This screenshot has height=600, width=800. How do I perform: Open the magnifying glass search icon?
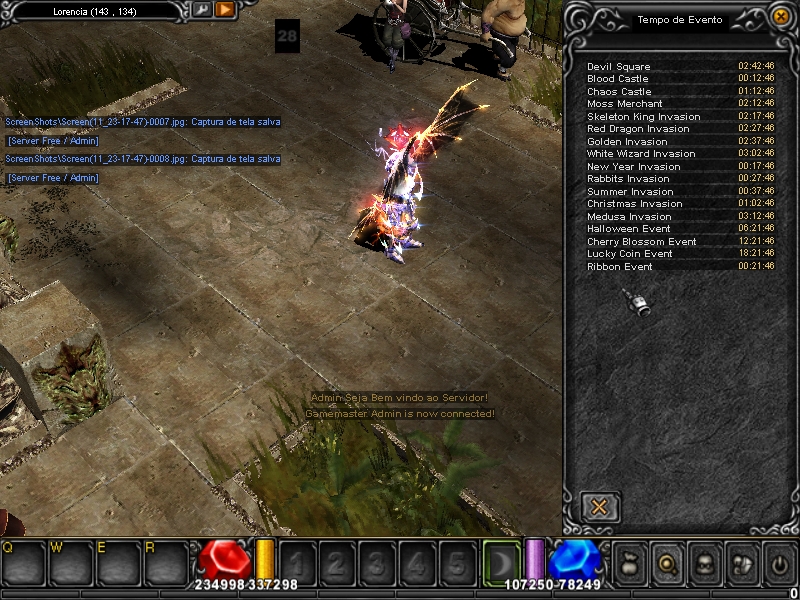point(668,565)
